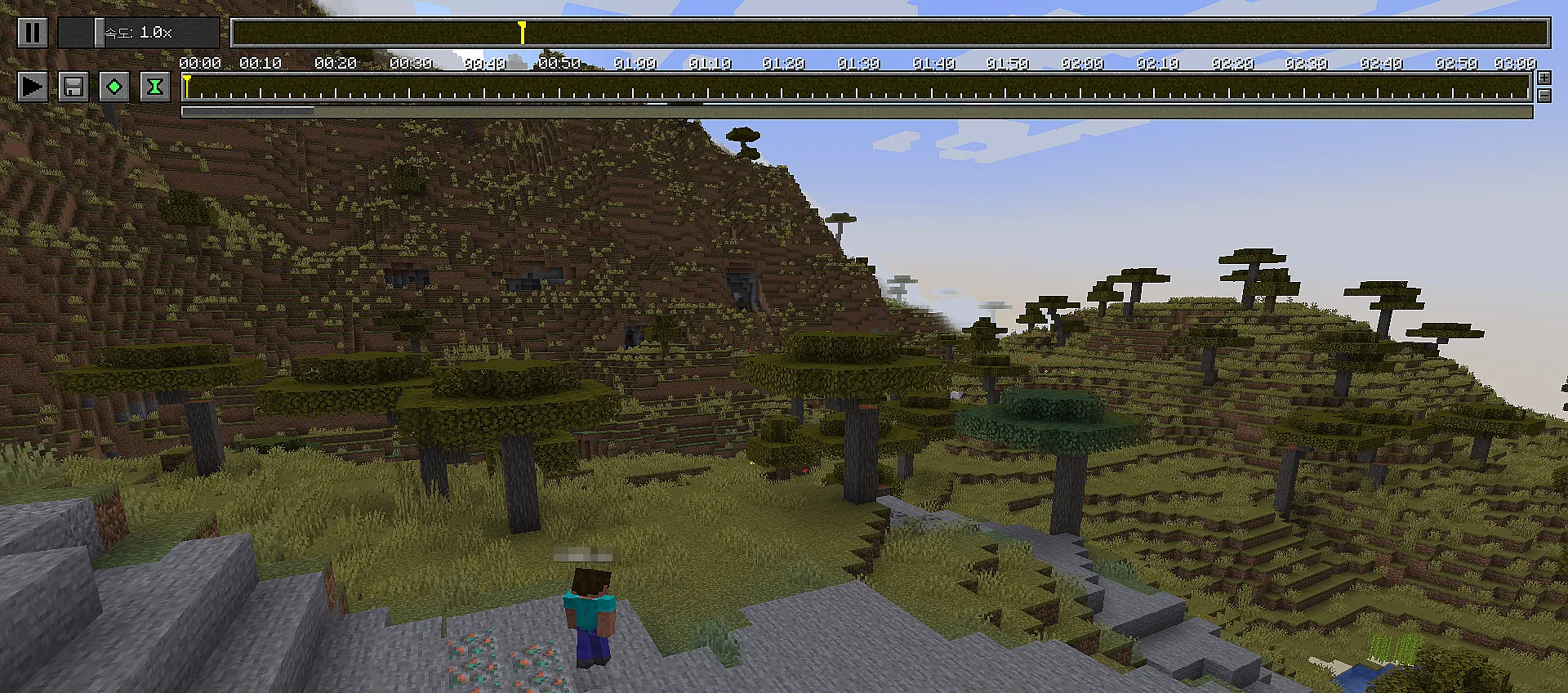Pause the replay playback
The height and width of the screenshot is (693, 1568).
click(x=32, y=33)
